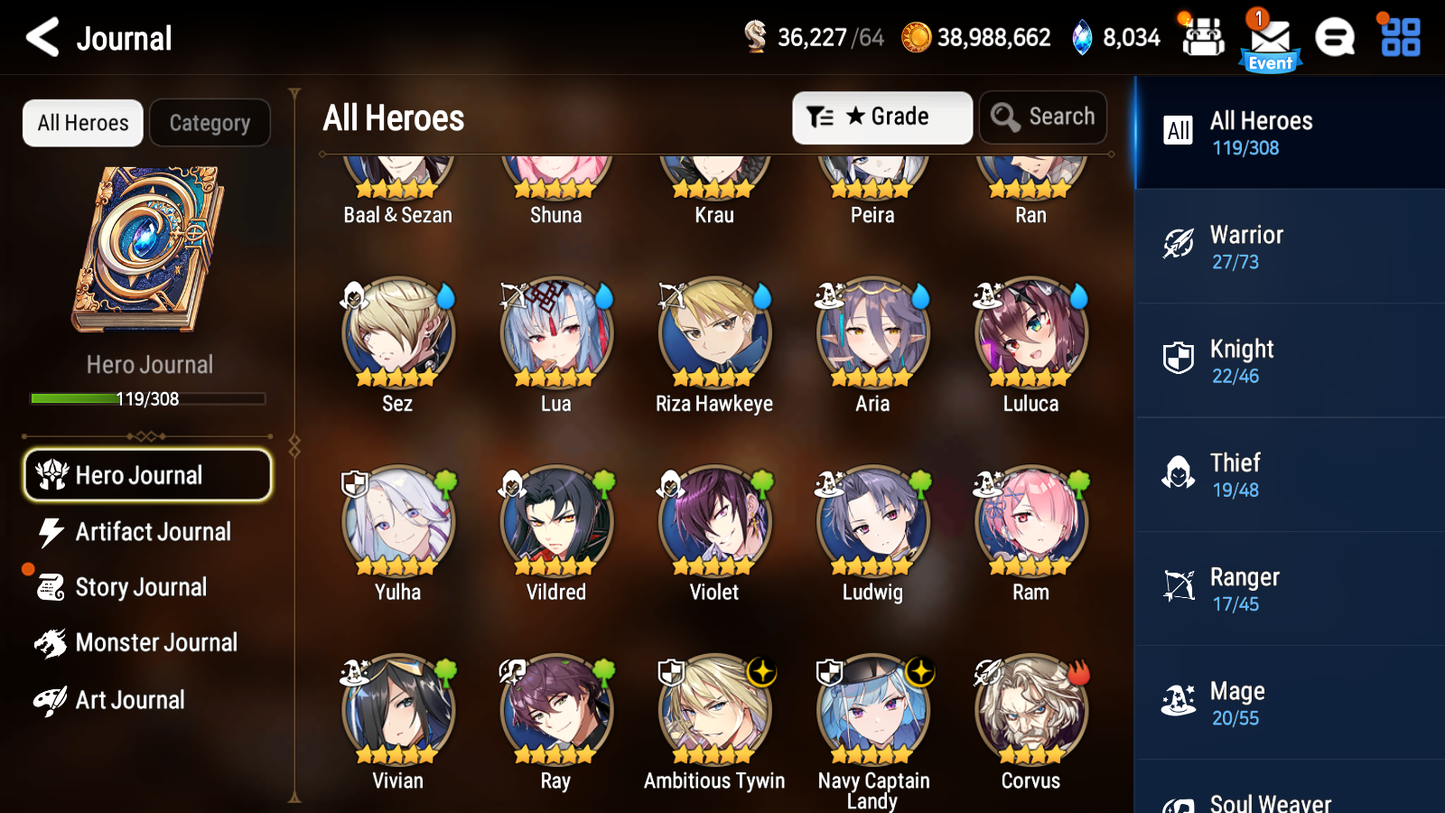Open the grid main menu icon
Screen dimensions: 1445x813
click(x=1399, y=37)
